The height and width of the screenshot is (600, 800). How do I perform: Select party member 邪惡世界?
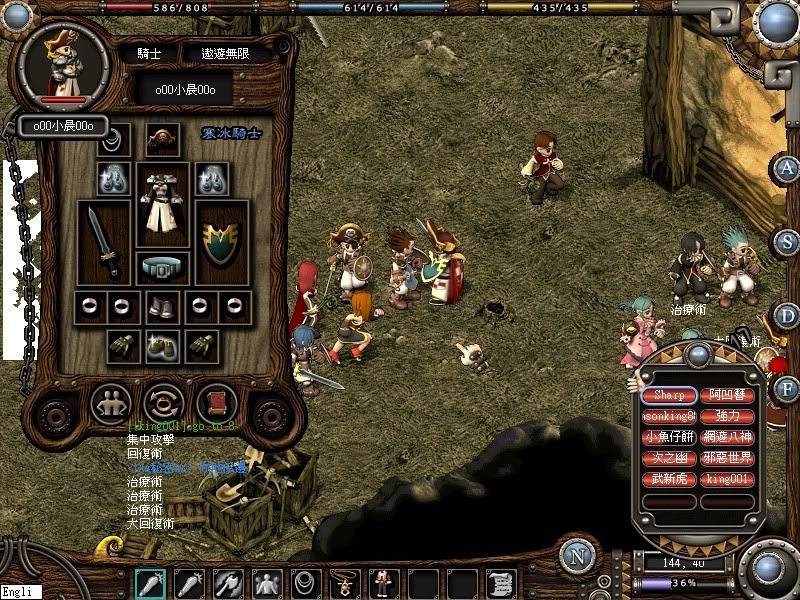coord(727,459)
